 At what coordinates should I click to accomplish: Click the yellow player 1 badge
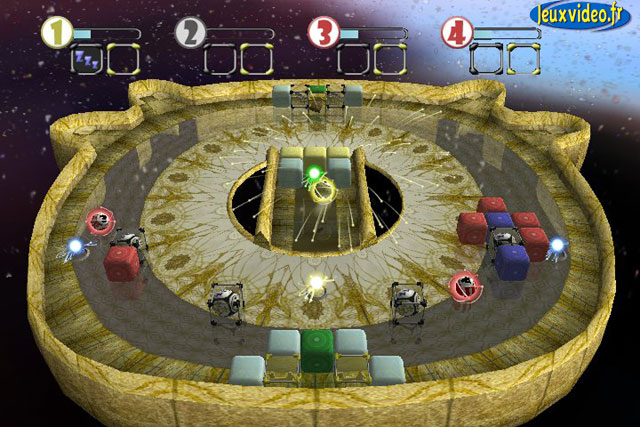pos(56,33)
